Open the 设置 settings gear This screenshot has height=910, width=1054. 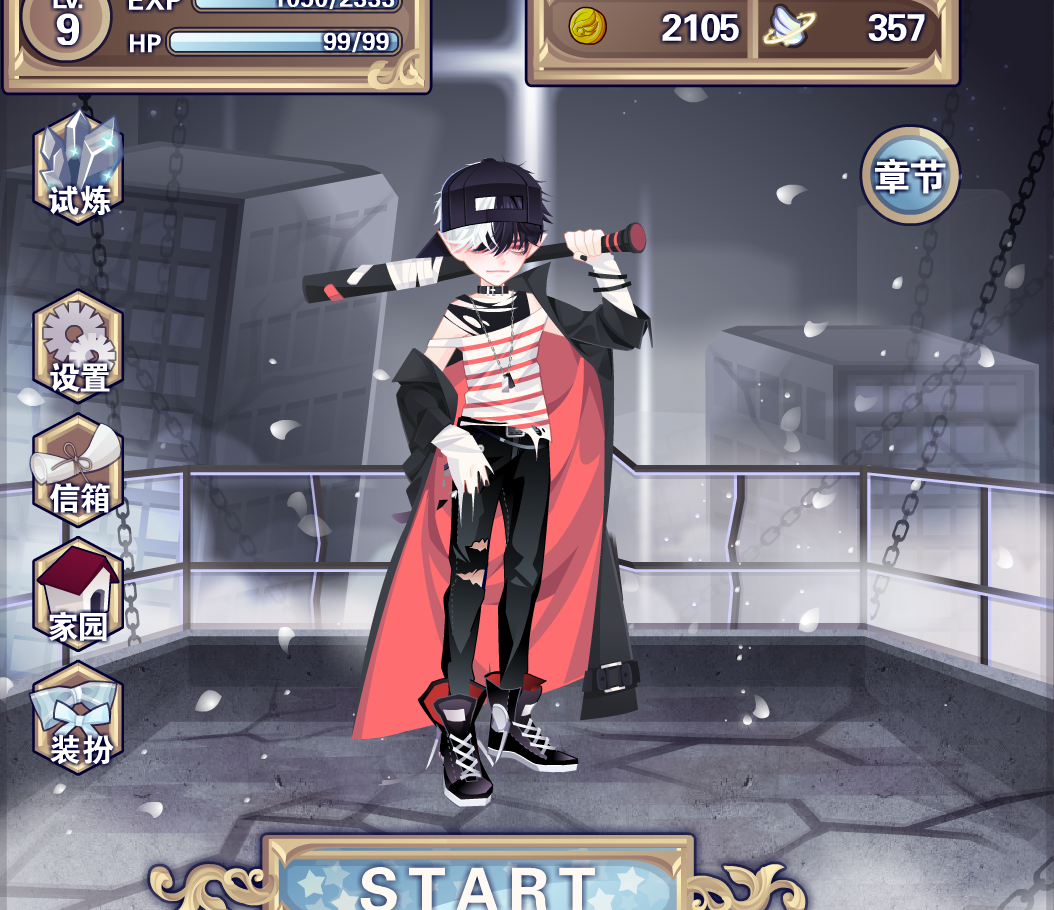79,346
